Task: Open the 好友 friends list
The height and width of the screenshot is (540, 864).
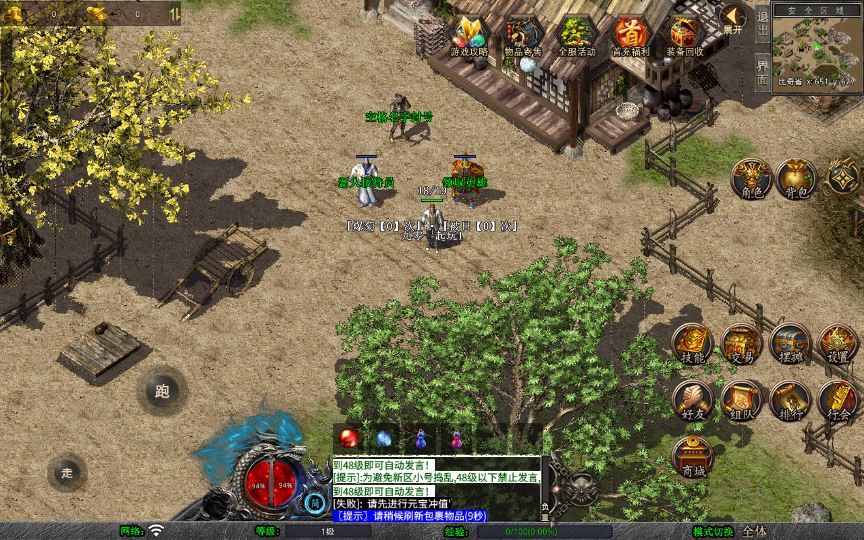Action: point(693,400)
